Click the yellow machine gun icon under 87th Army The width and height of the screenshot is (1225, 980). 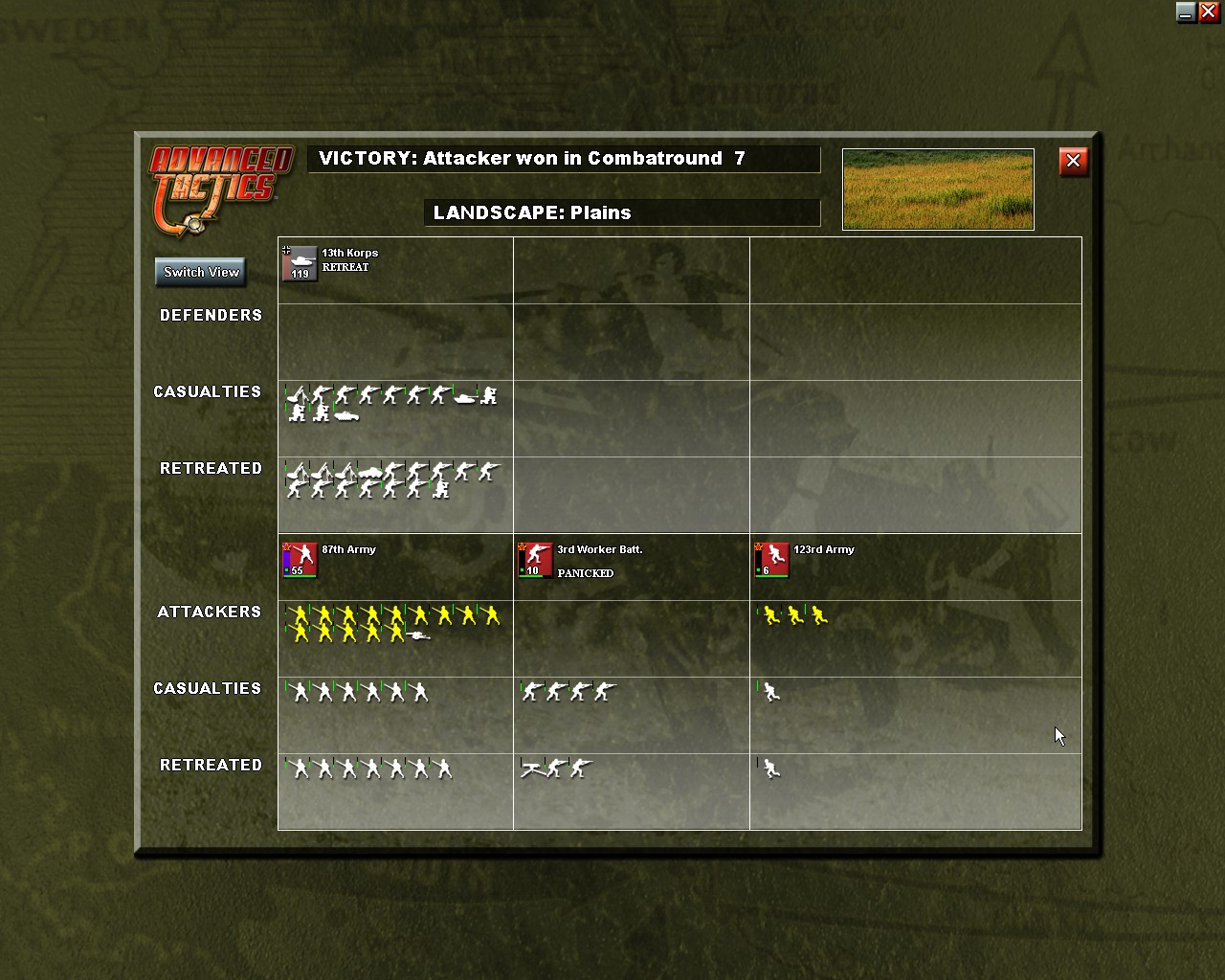(x=418, y=635)
